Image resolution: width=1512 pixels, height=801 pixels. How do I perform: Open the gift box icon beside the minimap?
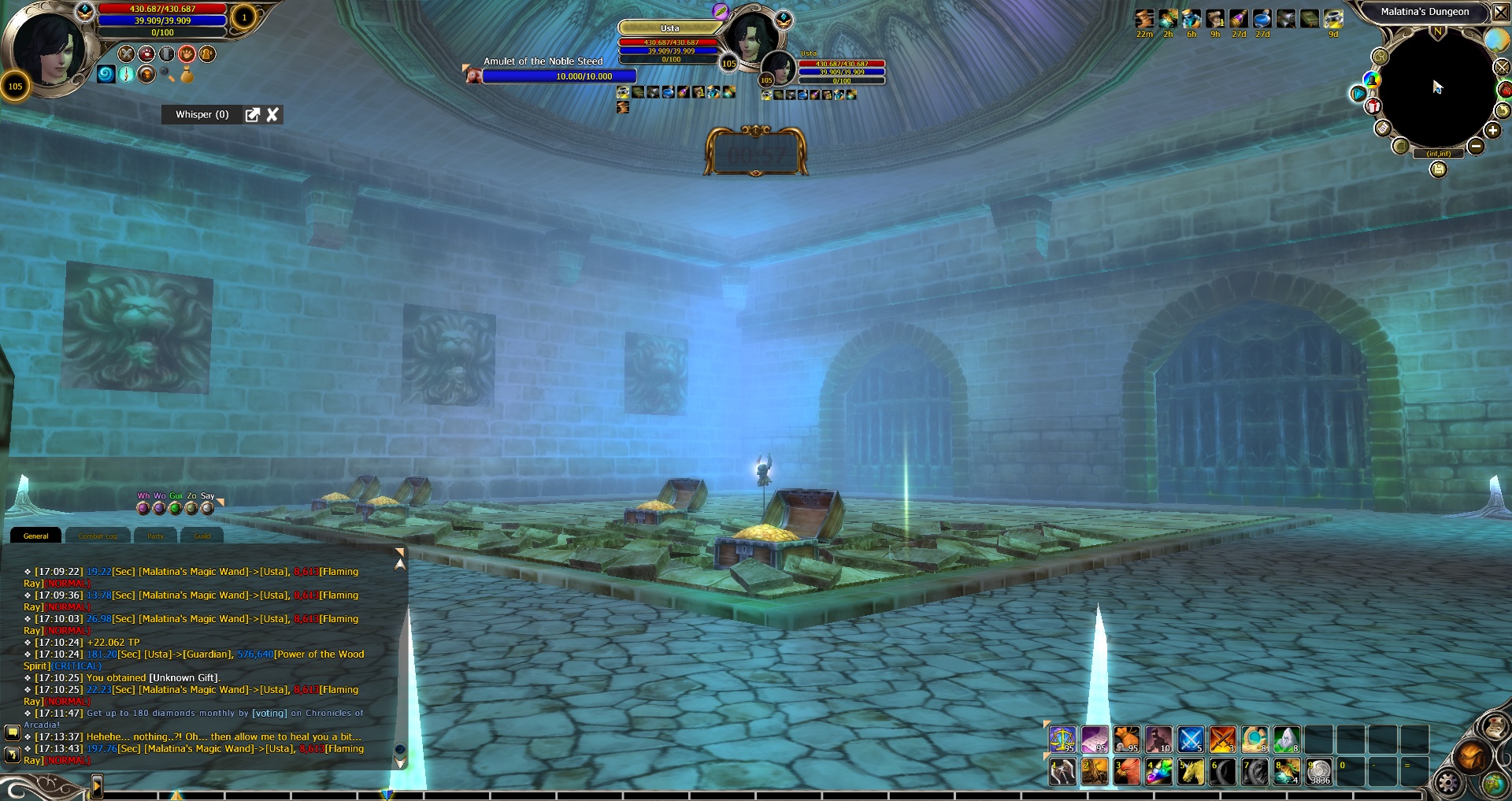pyautogui.click(x=1373, y=106)
